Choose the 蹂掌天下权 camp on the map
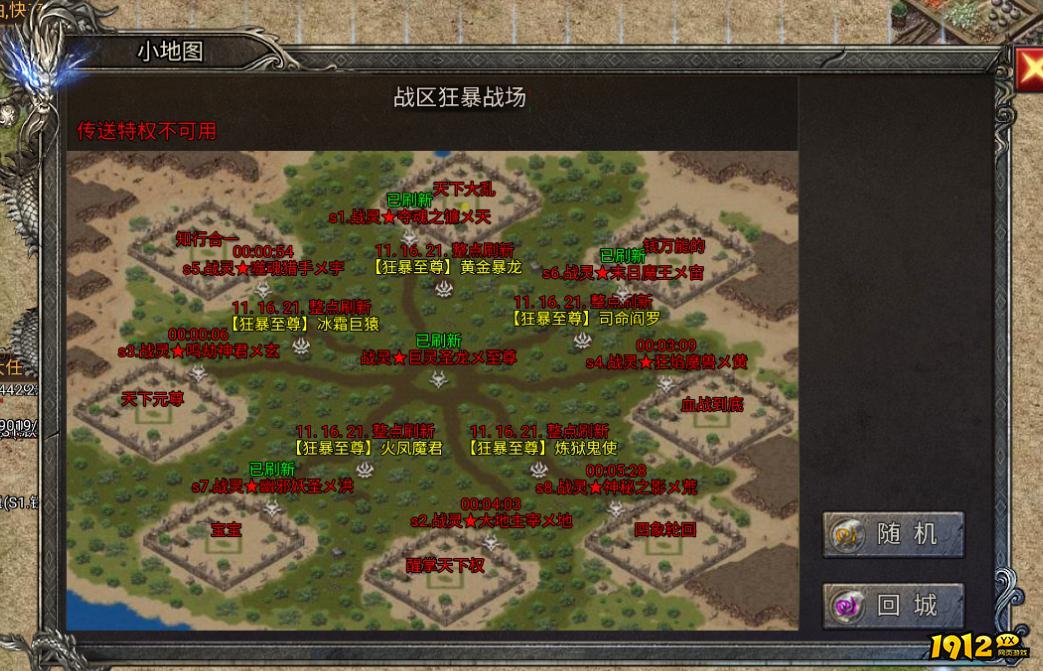 [445, 565]
